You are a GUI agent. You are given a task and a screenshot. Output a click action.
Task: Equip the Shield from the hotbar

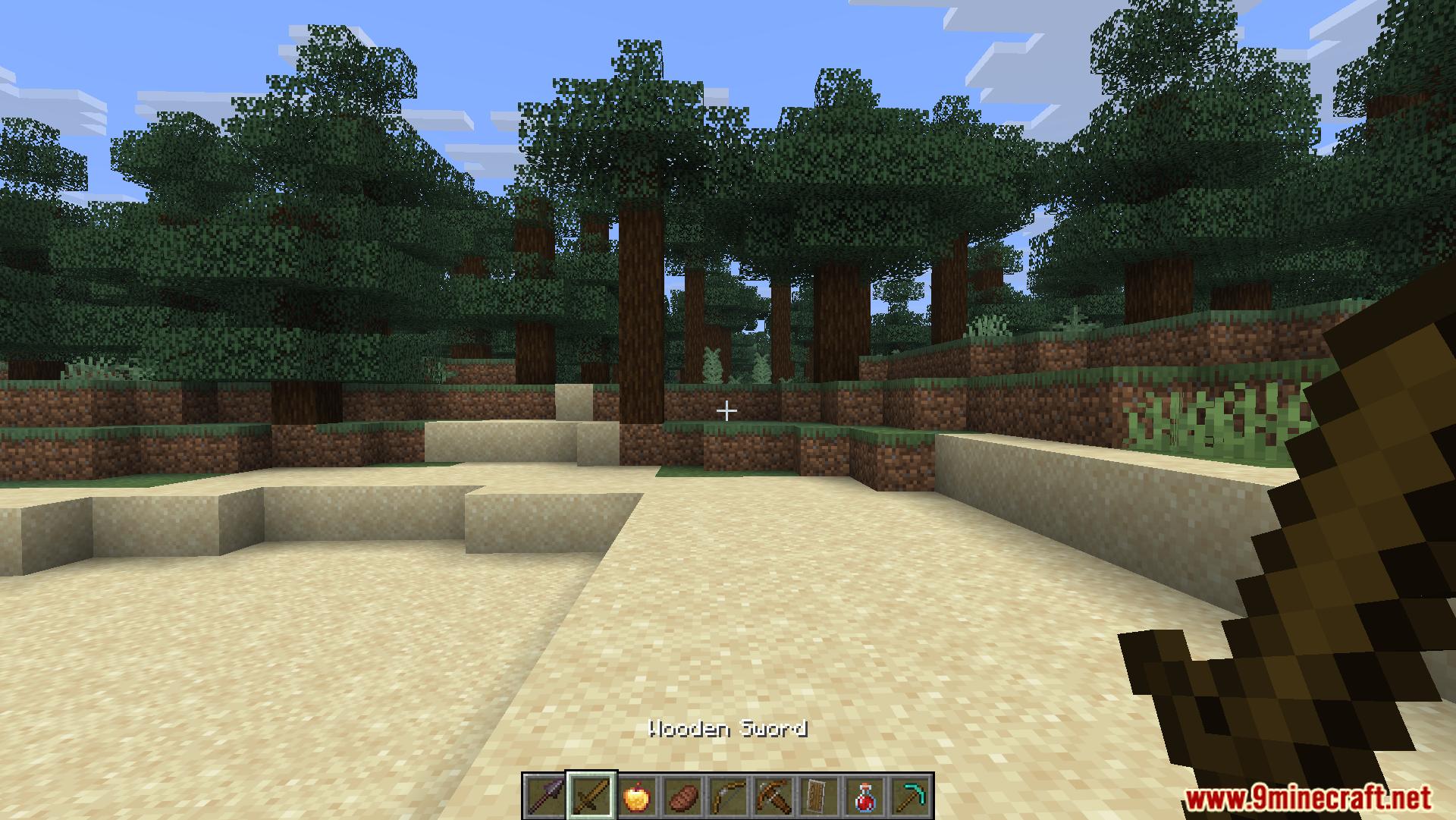816,796
